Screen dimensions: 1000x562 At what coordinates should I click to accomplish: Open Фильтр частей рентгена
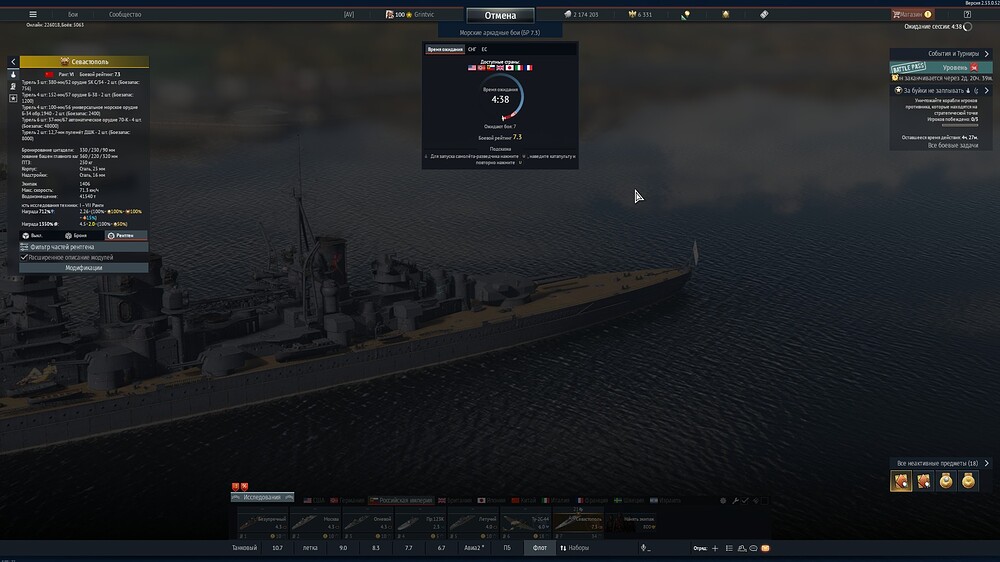click(84, 246)
